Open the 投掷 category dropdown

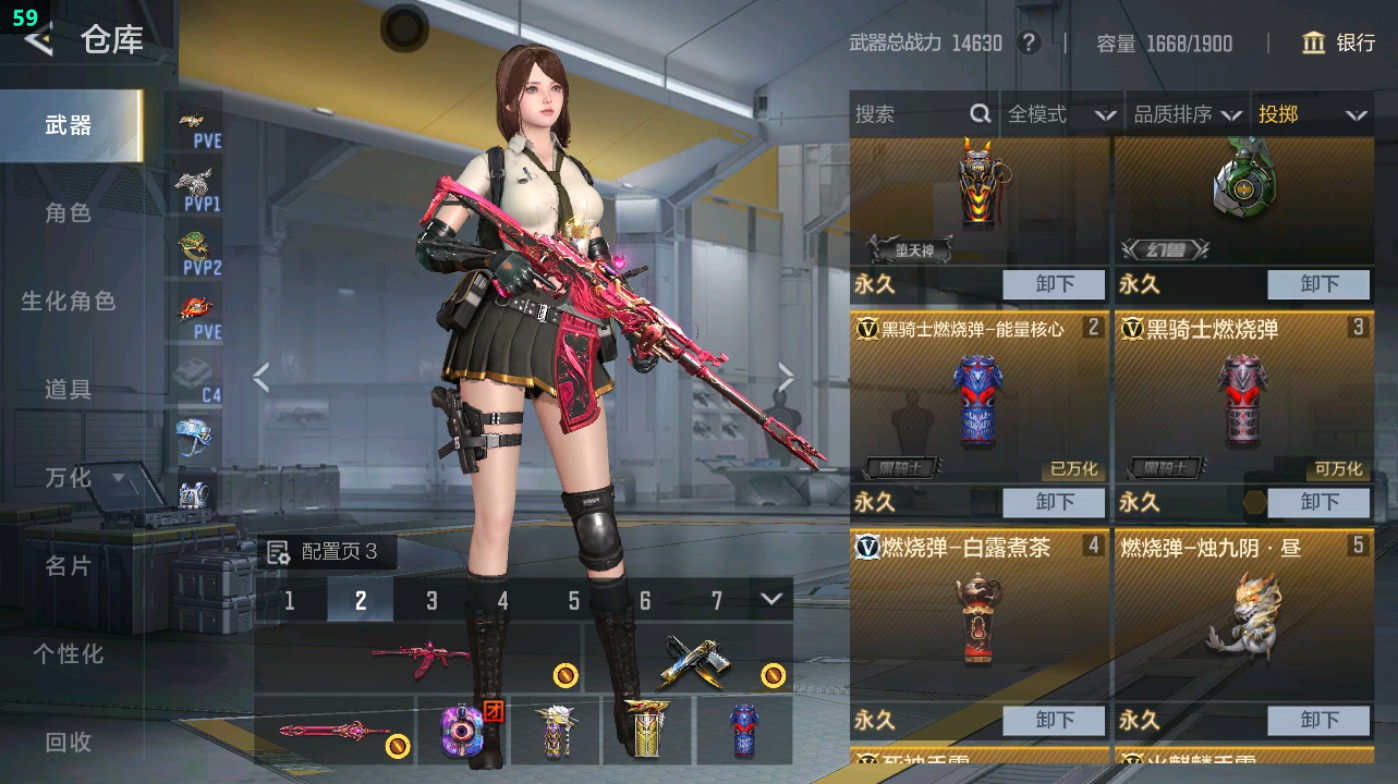point(1312,115)
